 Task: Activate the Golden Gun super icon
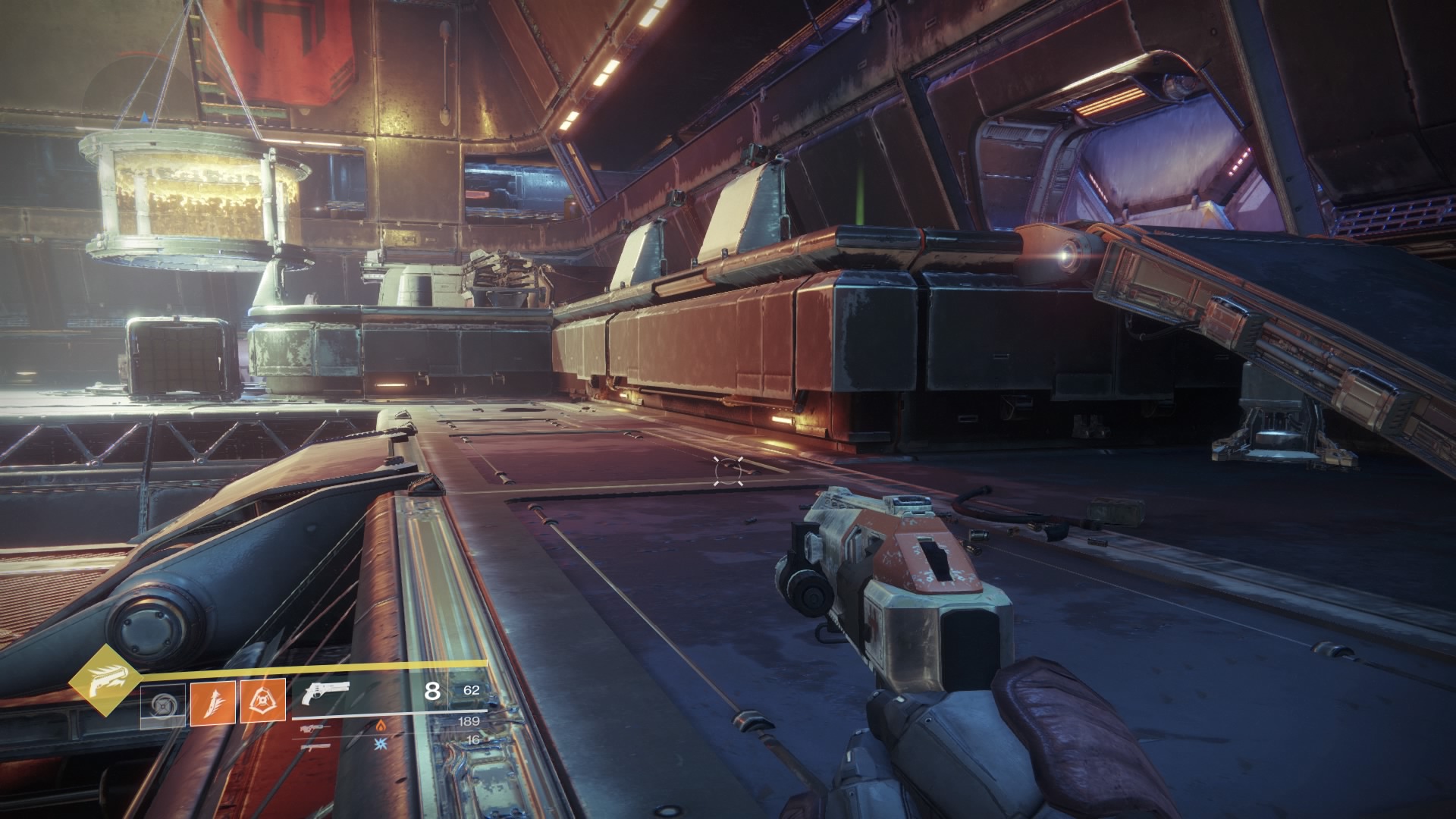tap(100, 678)
